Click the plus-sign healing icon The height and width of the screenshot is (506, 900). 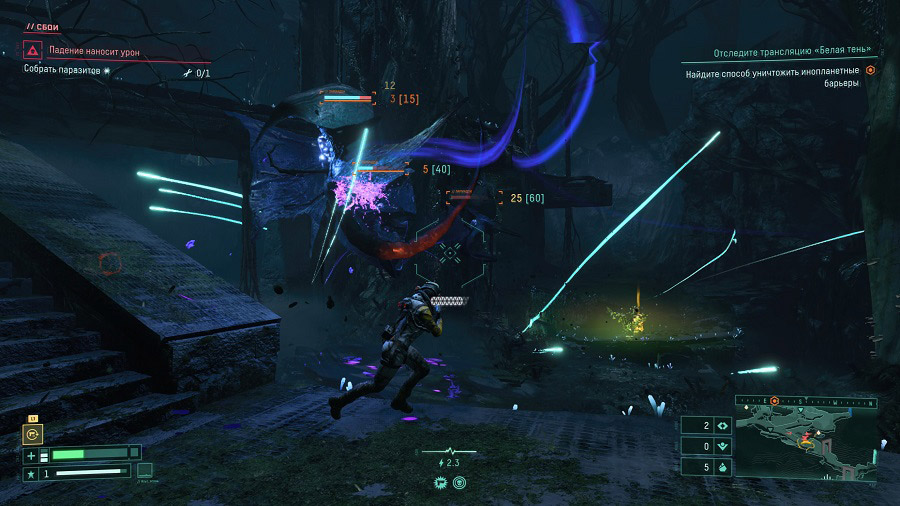point(31,454)
